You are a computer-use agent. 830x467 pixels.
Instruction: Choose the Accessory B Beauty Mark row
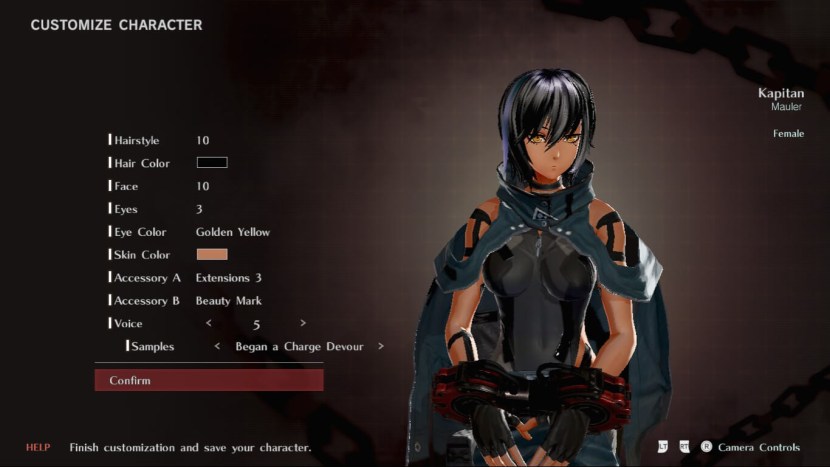pos(228,301)
